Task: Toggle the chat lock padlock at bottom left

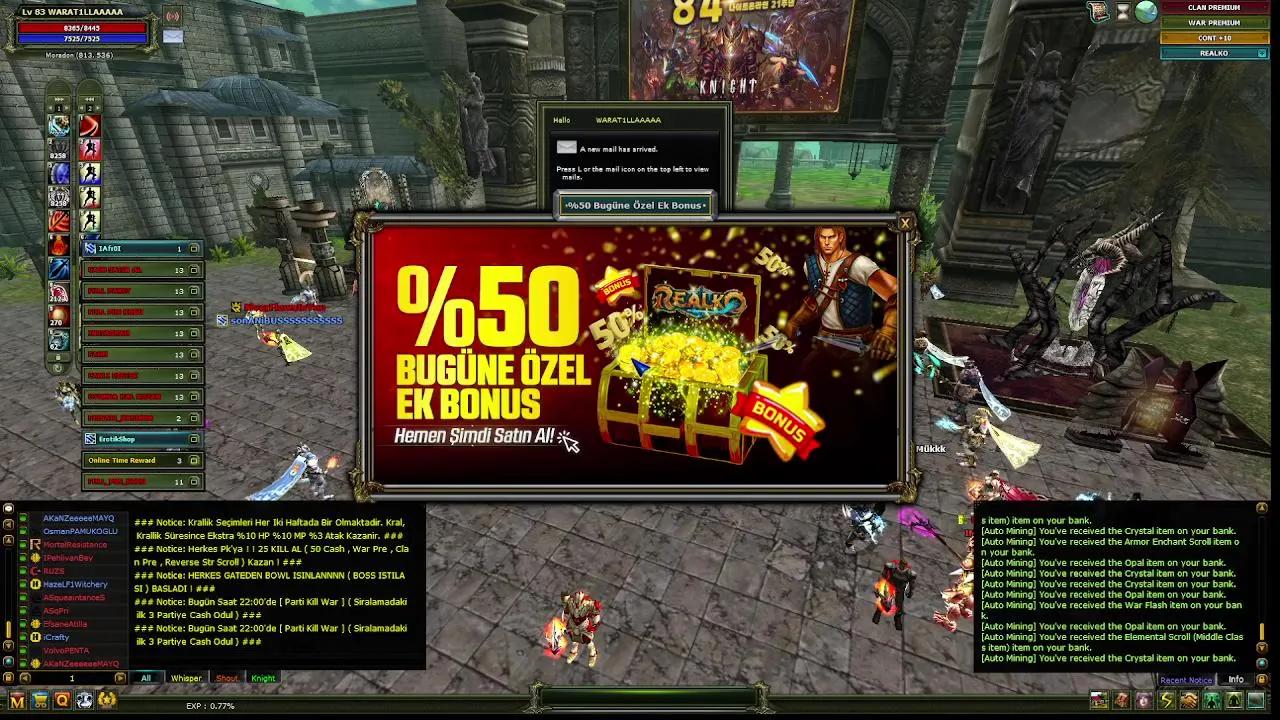Action: [9, 677]
